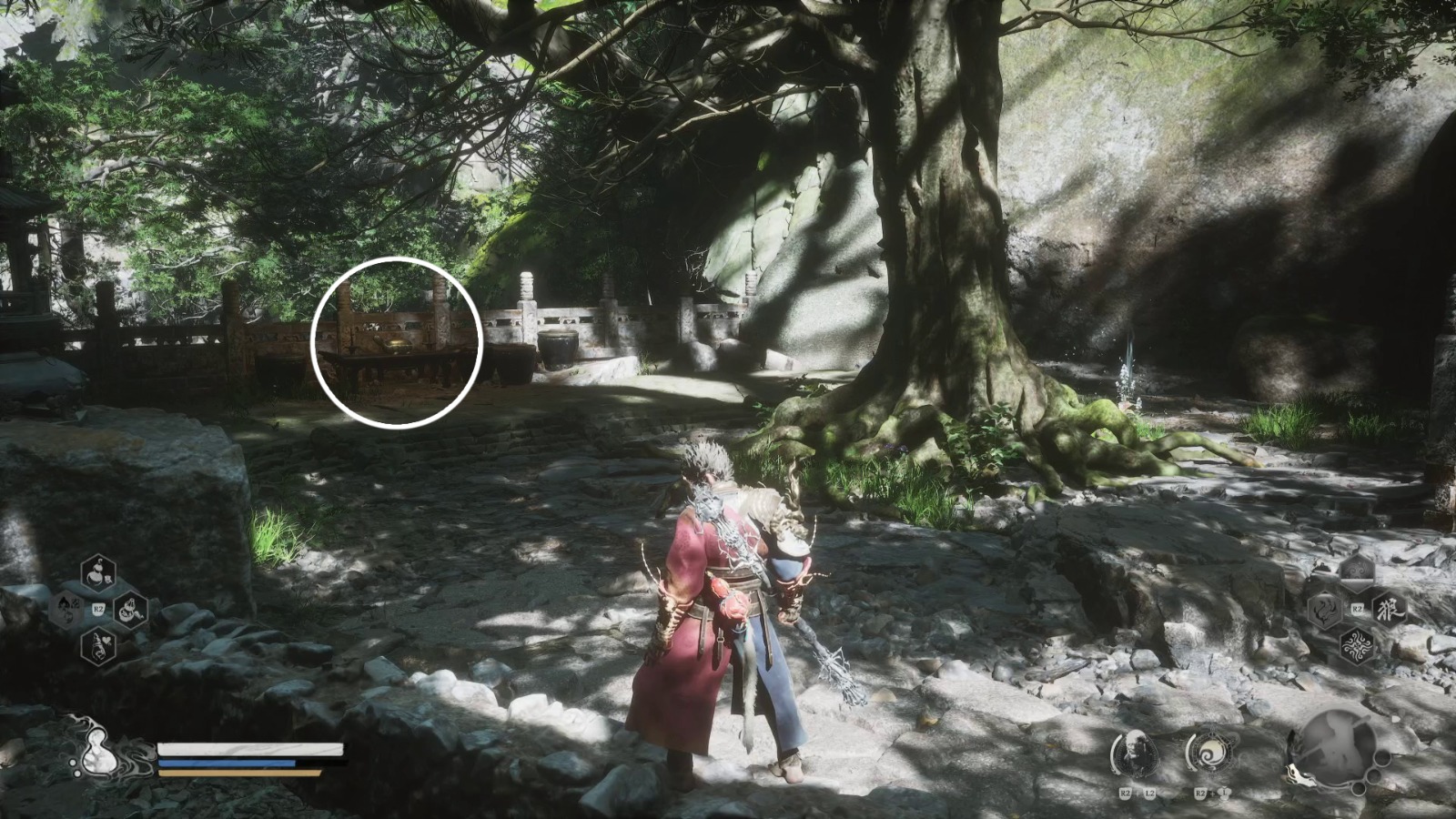Select the gourd-and-seal spell icon right of R2

click(129, 612)
